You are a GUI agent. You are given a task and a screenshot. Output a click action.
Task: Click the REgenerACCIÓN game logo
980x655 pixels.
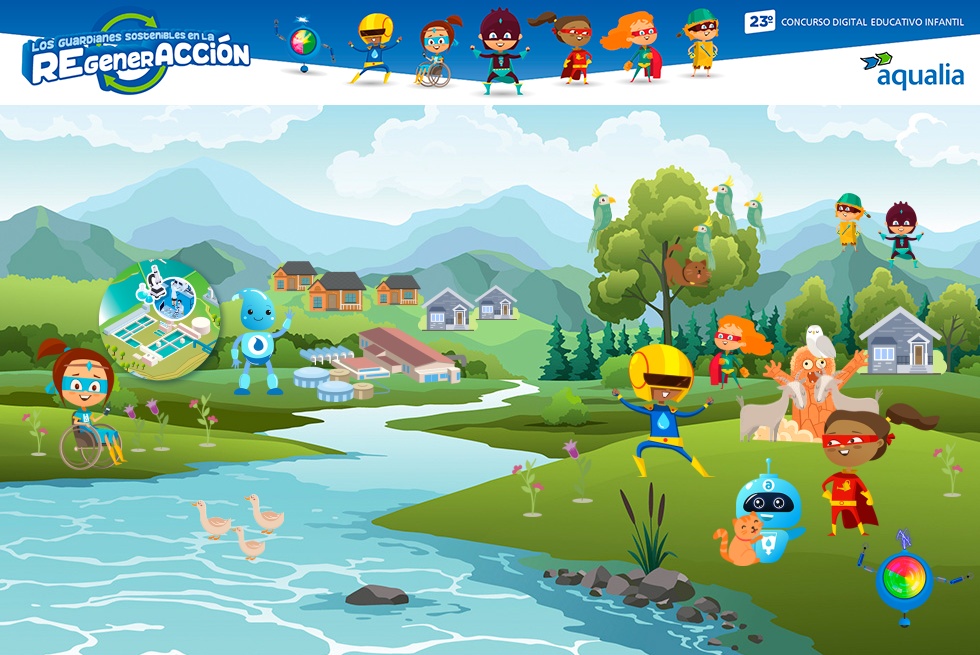click(137, 56)
